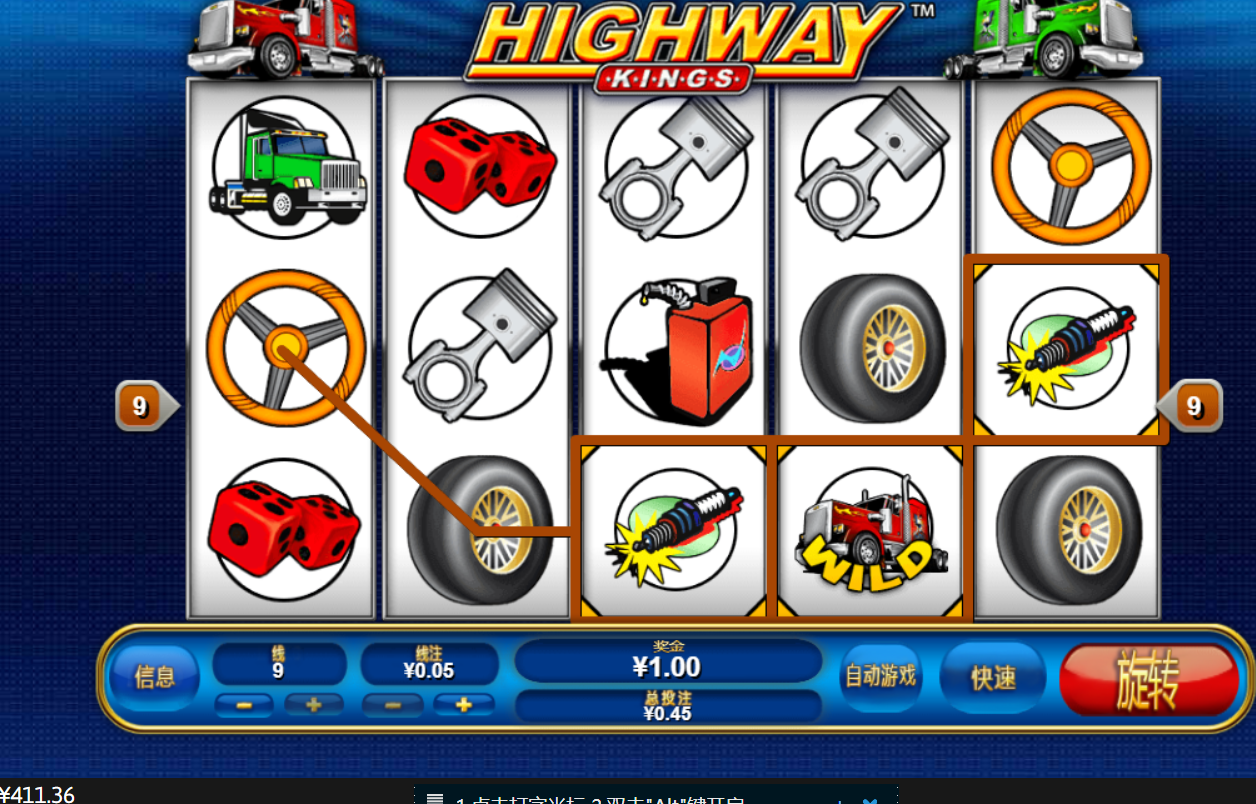Viewport: 1256px width, 804px height.
Task: Select the left payline 9 marker
Action: pos(142,406)
